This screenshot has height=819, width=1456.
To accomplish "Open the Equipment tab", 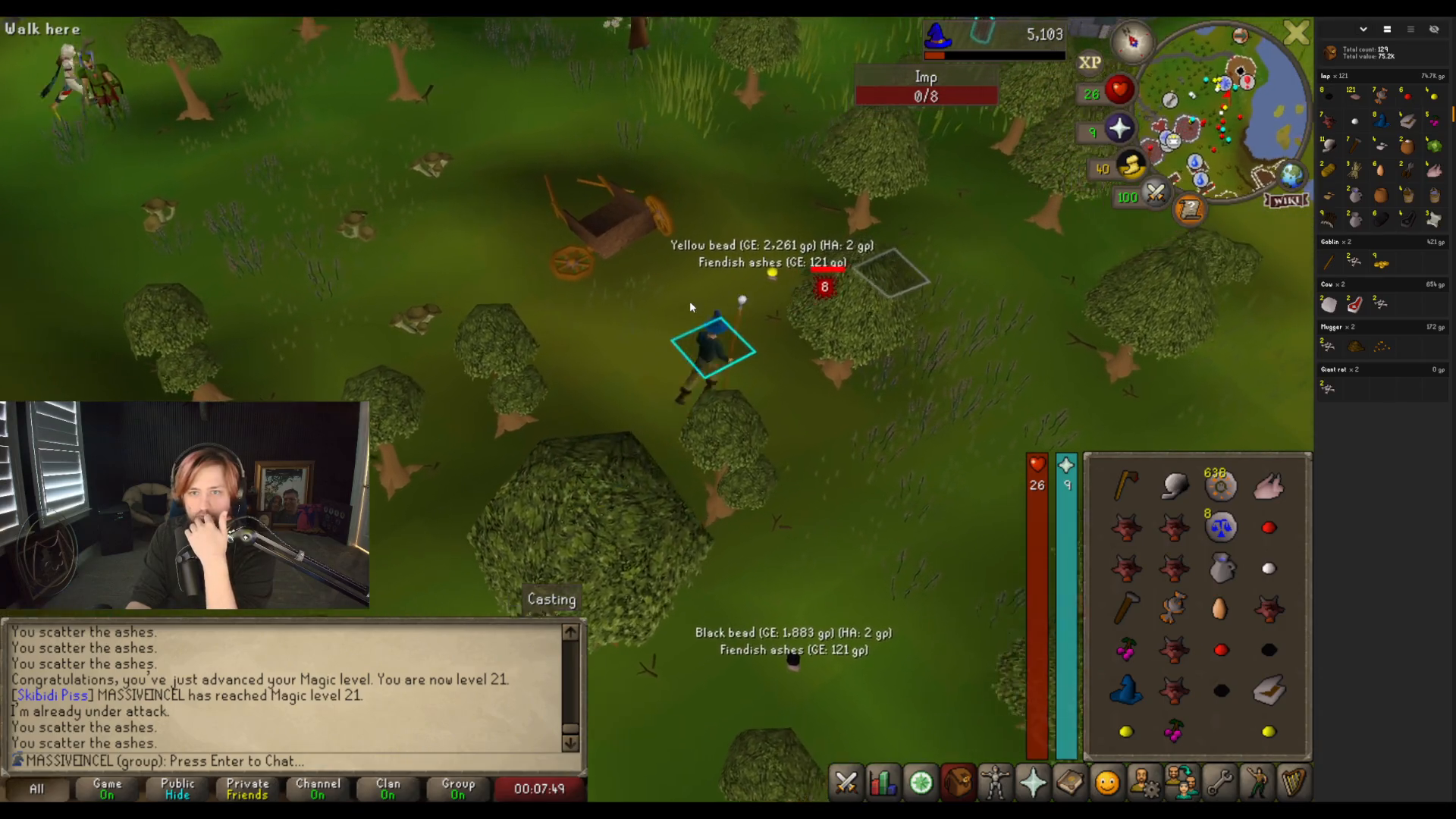I will [995, 783].
